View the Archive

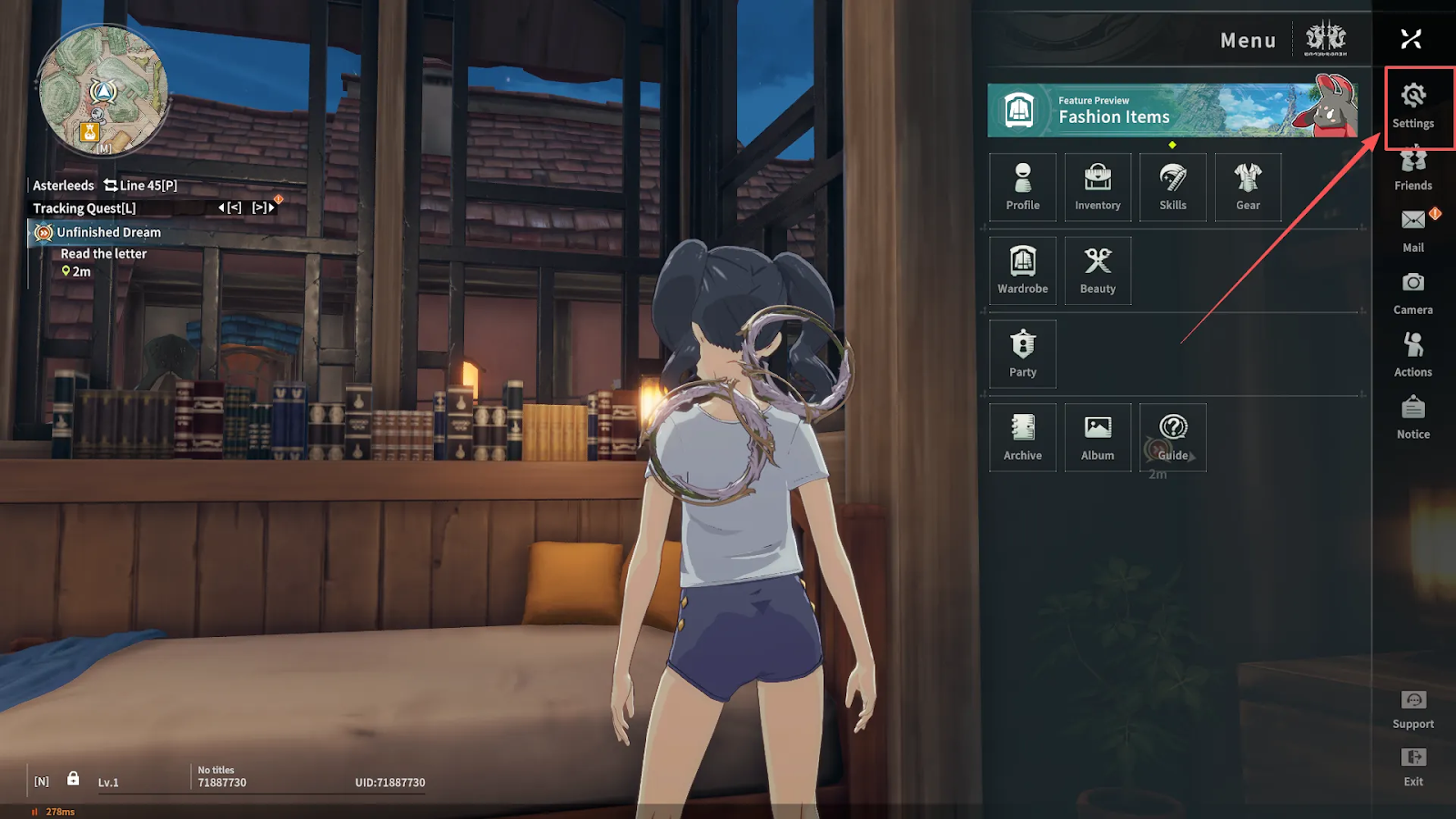tap(1023, 438)
